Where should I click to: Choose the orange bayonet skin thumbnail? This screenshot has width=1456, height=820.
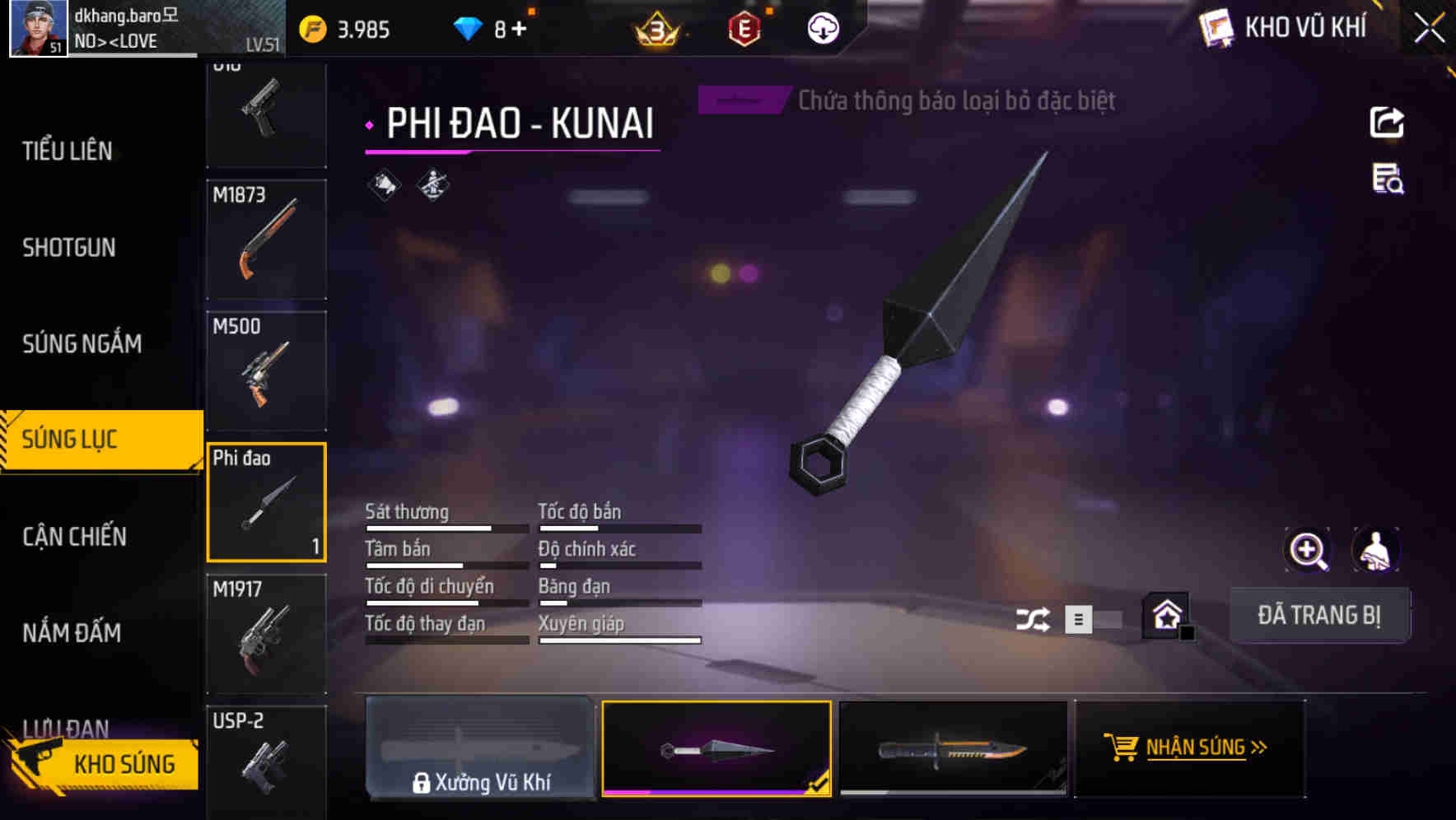tap(953, 748)
